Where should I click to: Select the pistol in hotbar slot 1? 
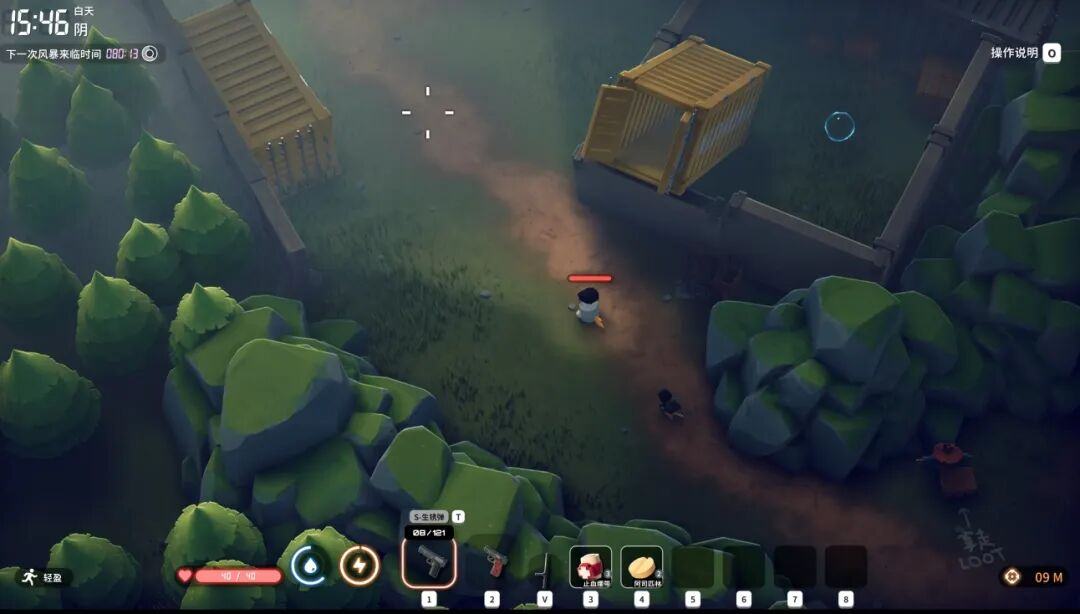pos(429,563)
